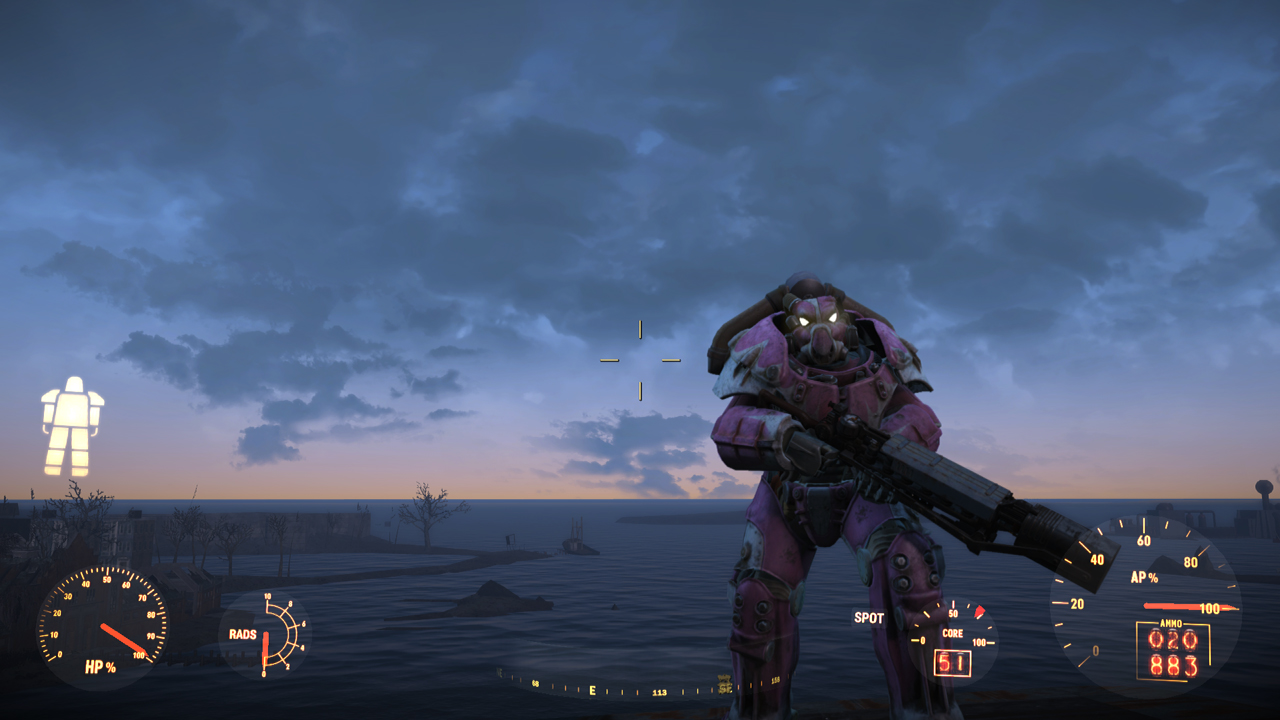Select the compass strip heading bar
Viewport: 1280px width, 720px height.
tap(640, 687)
